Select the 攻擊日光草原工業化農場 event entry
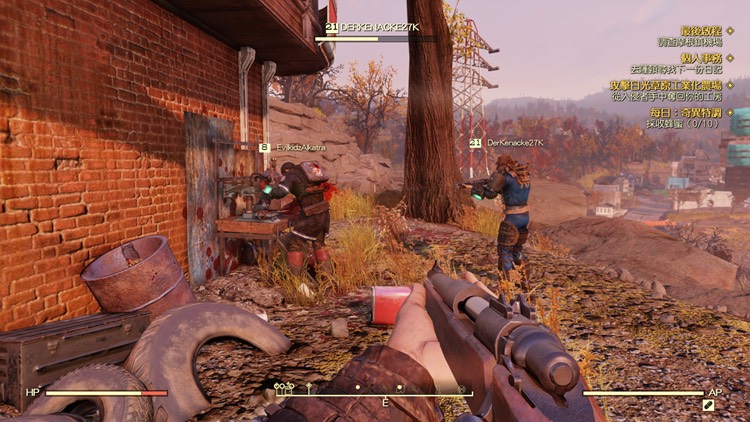This screenshot has height=422, width=750. pyautogui.click(x=679, y=86)
